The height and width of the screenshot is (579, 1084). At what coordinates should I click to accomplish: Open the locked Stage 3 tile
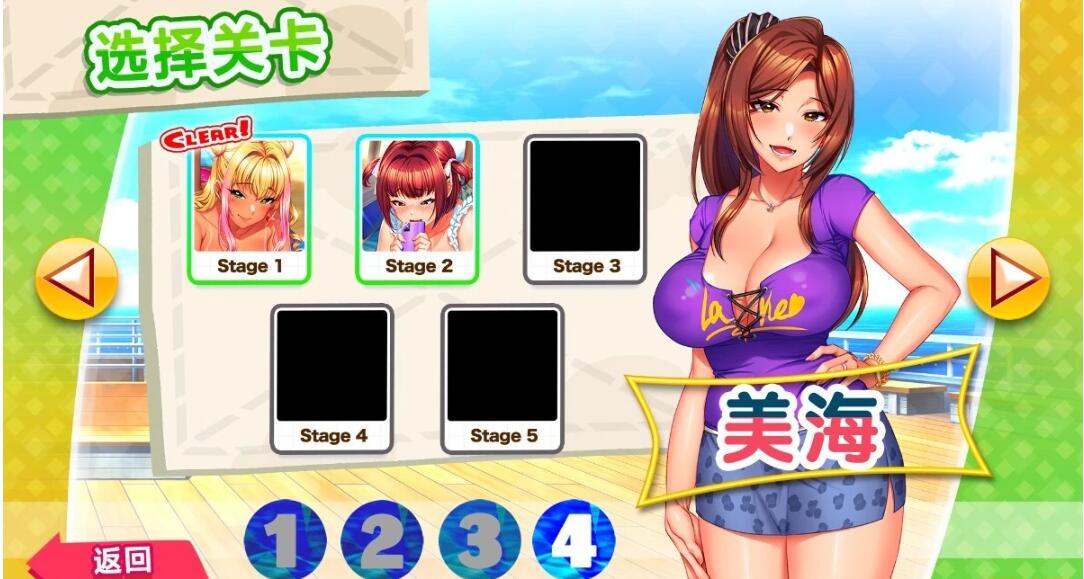click(585, 207)
